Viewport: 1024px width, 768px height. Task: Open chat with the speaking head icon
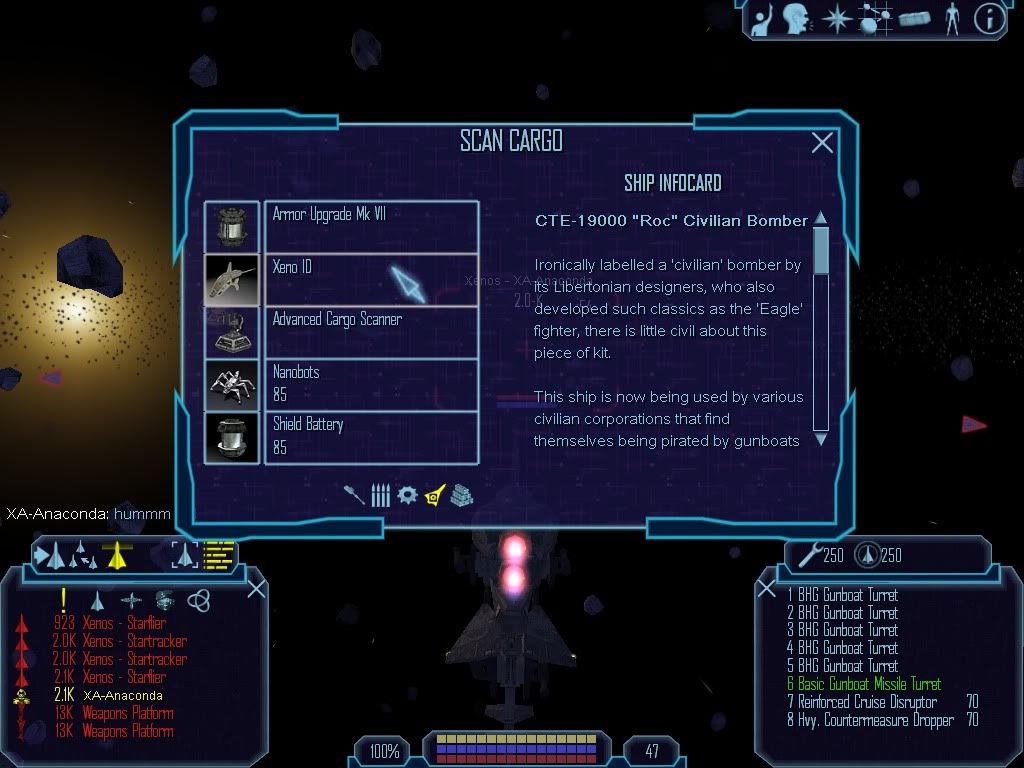coord(795,19)
